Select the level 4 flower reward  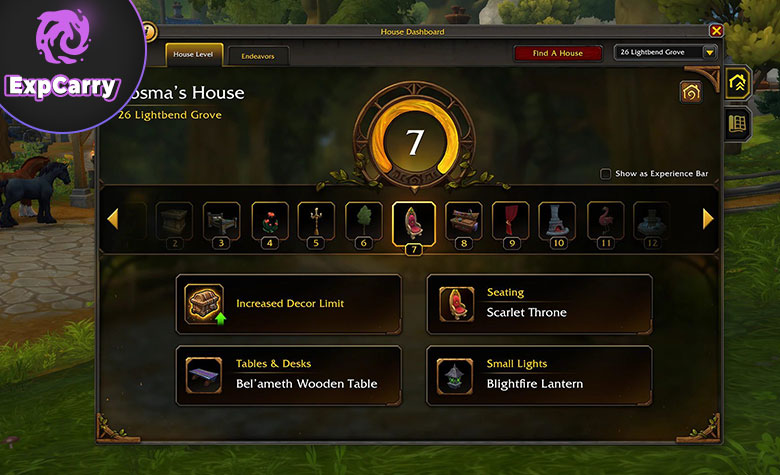pos(268,220)
